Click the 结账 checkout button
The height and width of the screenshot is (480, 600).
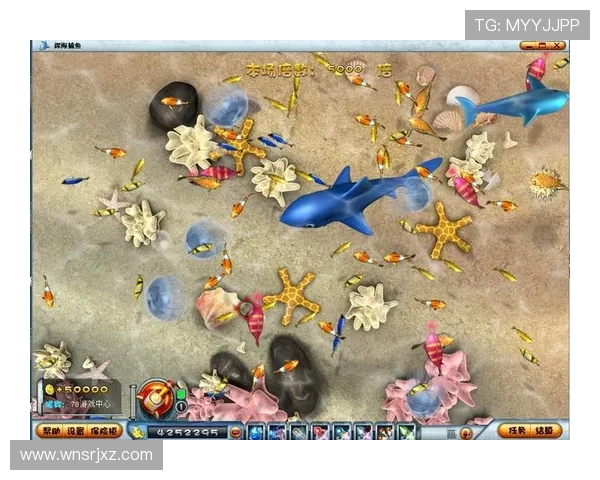pyautogui.click(x=545, y=431)
